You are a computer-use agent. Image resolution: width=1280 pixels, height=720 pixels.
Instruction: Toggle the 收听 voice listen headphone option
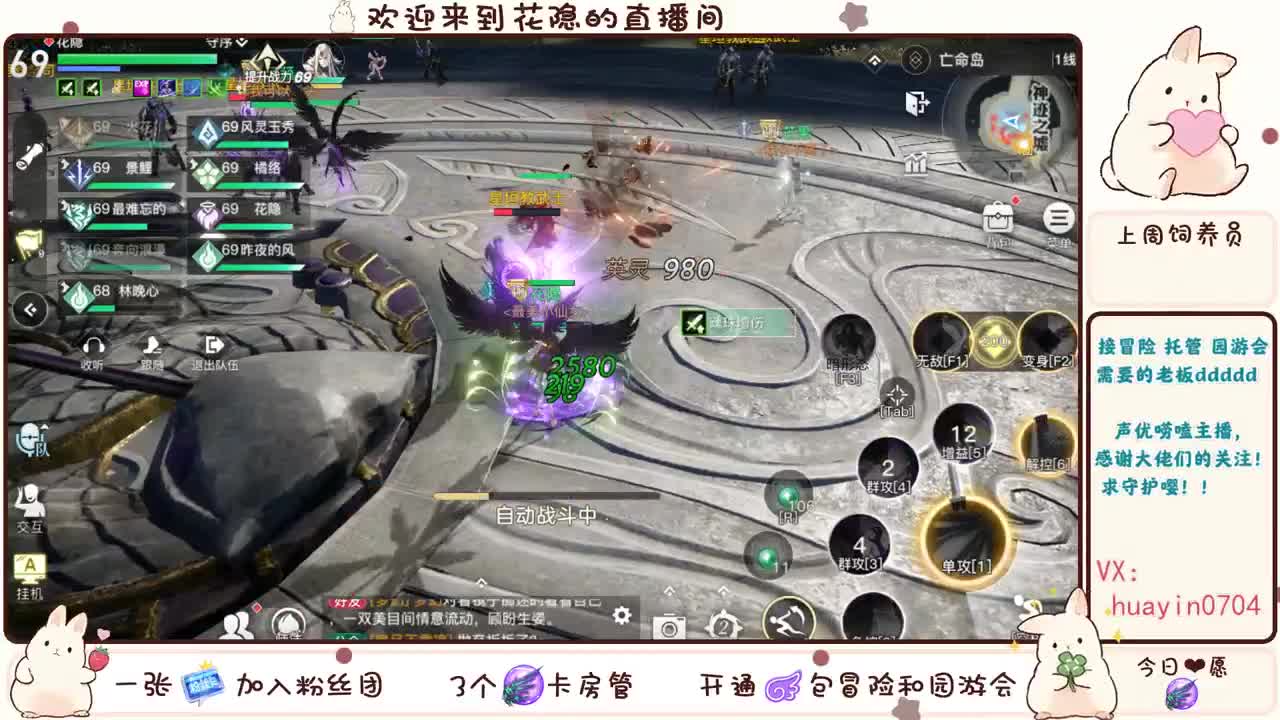pos(93,348)
